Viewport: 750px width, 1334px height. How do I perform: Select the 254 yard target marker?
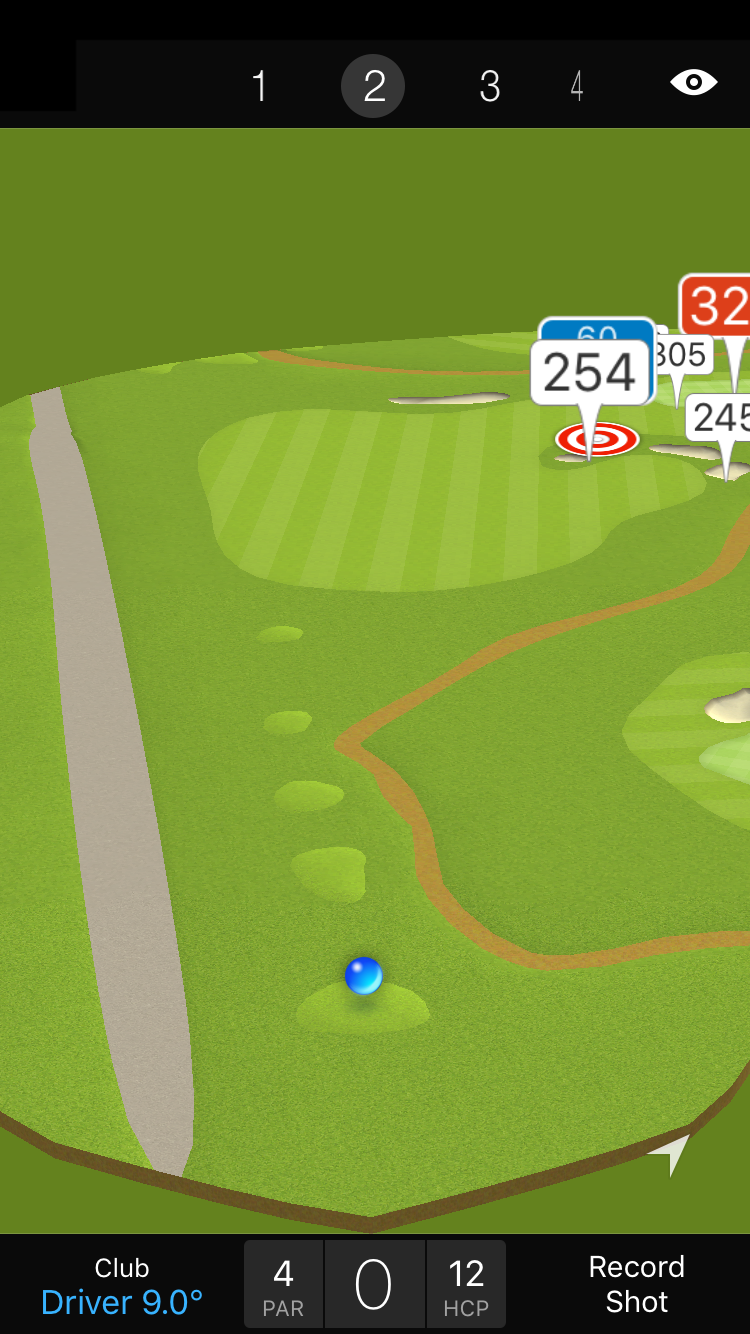click(590, 374)
